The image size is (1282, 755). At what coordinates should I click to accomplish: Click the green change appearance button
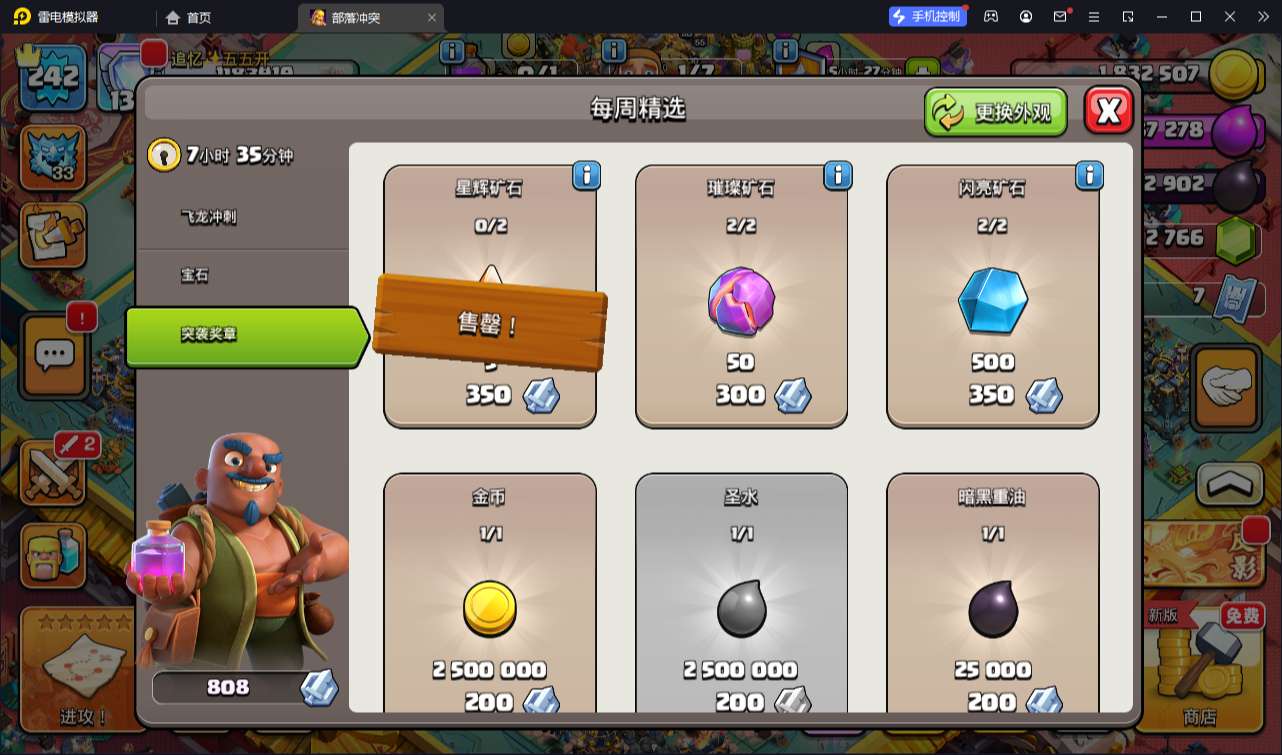click(x=995, y=112)
